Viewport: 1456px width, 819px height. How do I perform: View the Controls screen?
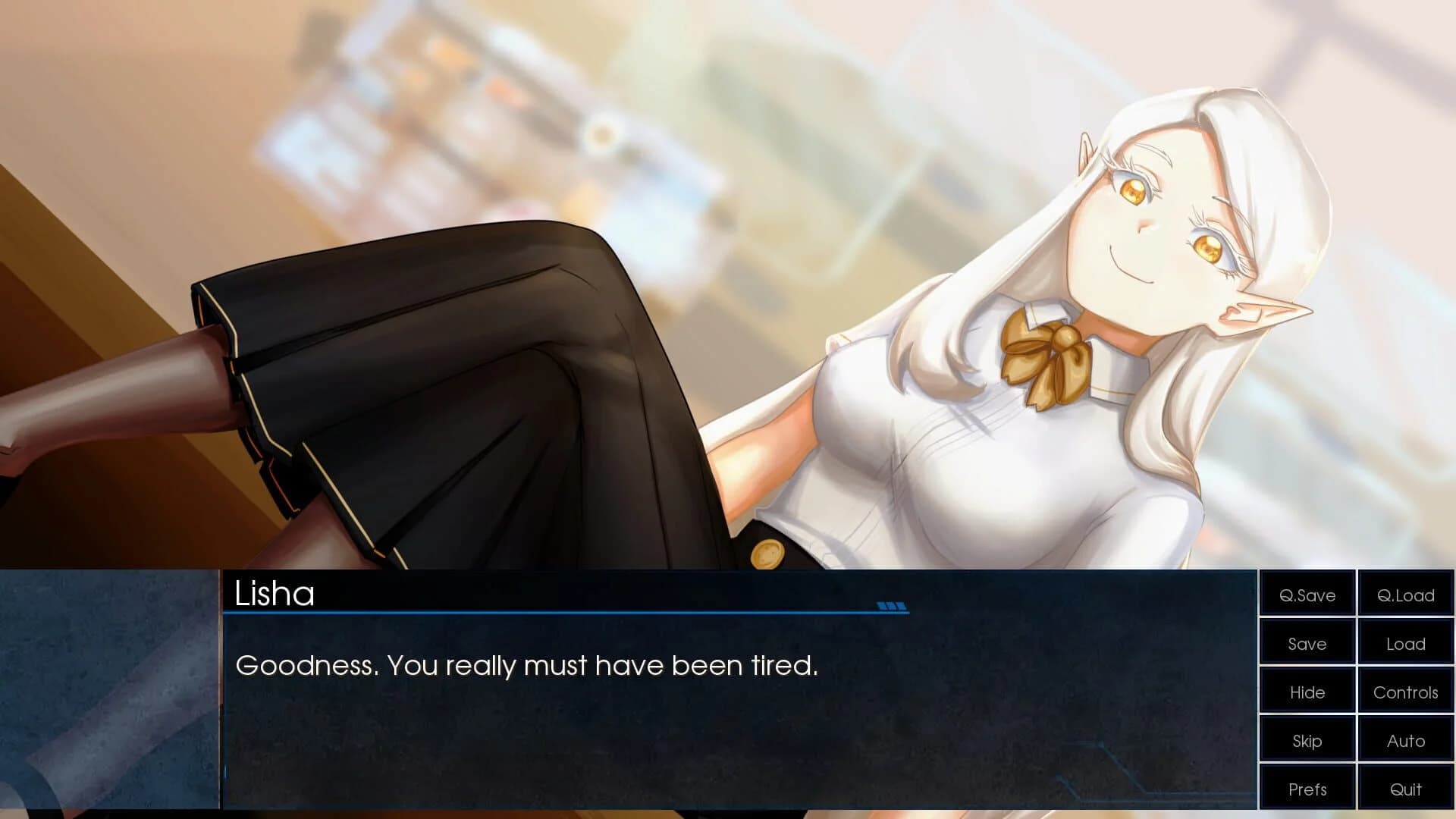tap(1405, 692)
